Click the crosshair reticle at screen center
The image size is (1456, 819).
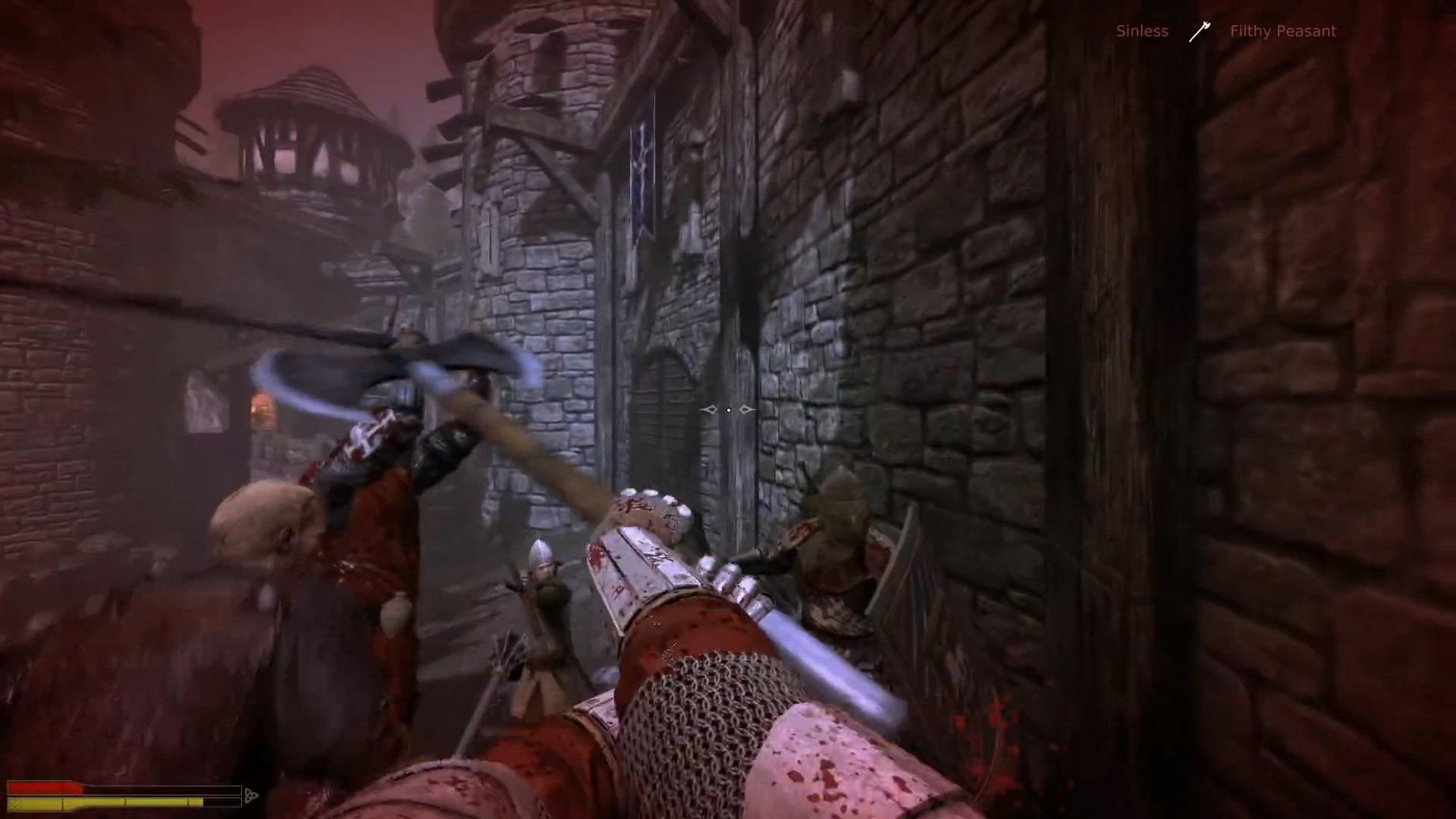coord(728,409)
